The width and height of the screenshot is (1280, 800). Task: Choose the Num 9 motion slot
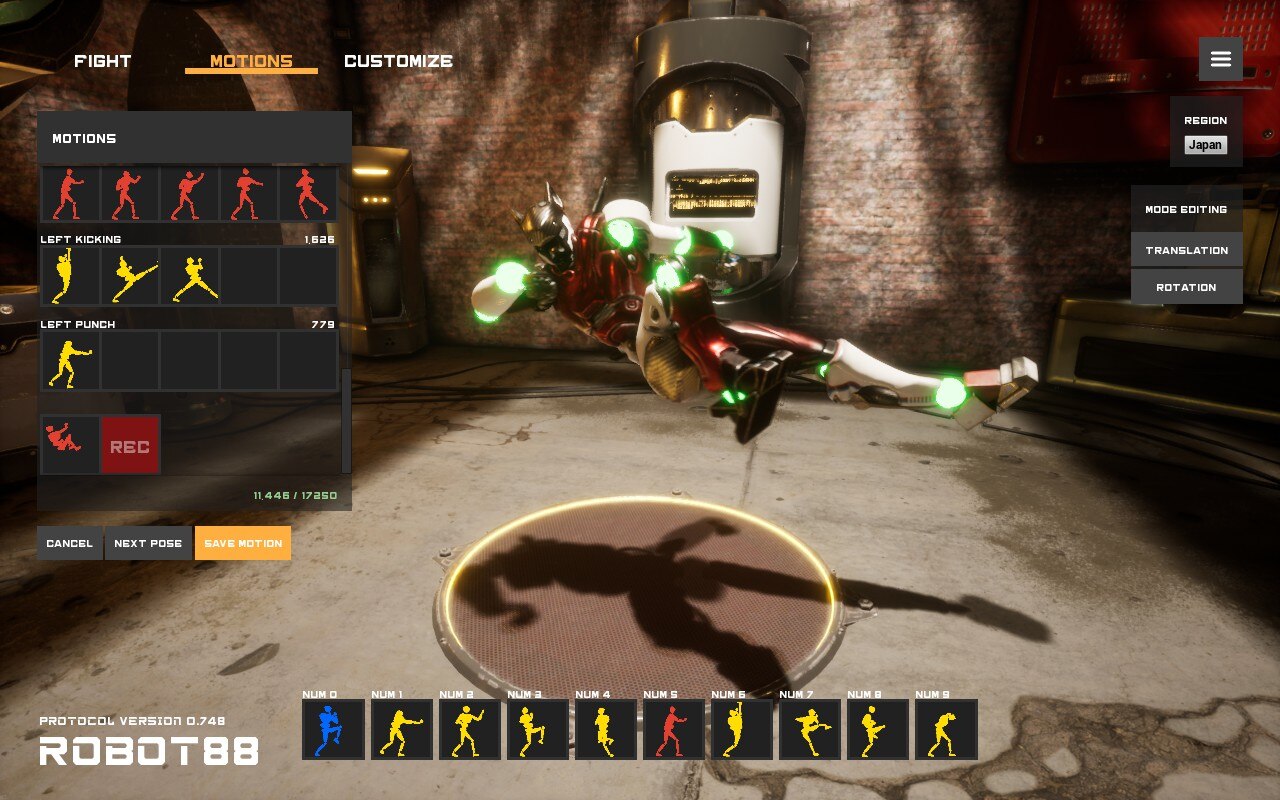click(x=945, y=730)
